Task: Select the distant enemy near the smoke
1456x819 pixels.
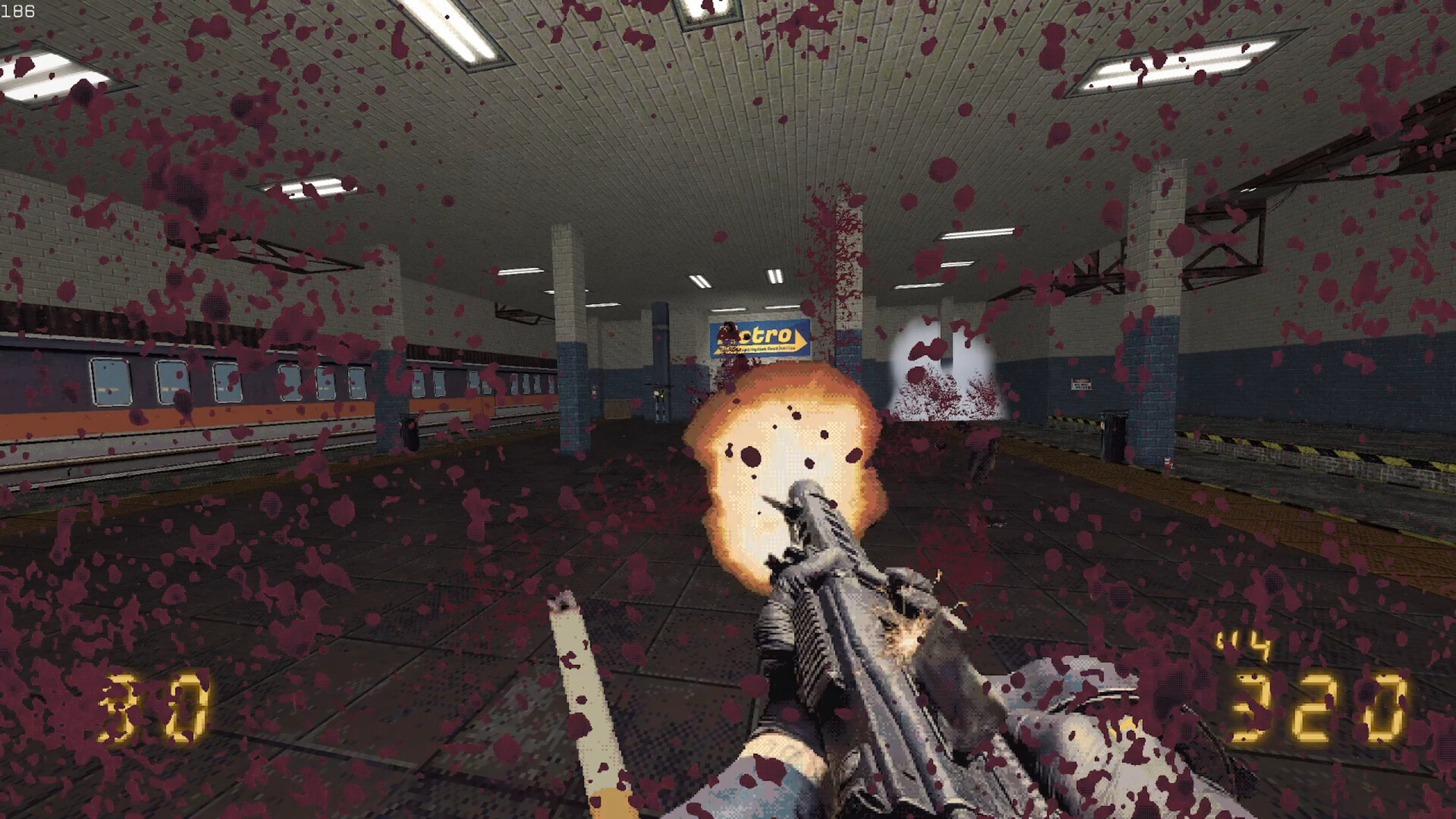Action: click(x=982, y=455)
